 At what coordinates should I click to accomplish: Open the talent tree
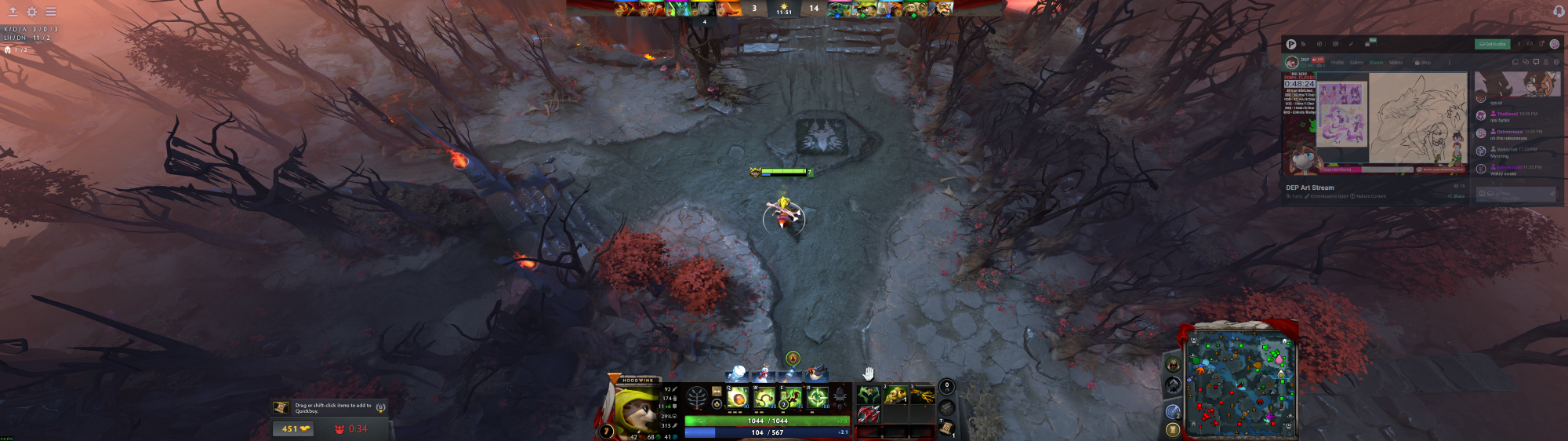click(x=696, y=398)
